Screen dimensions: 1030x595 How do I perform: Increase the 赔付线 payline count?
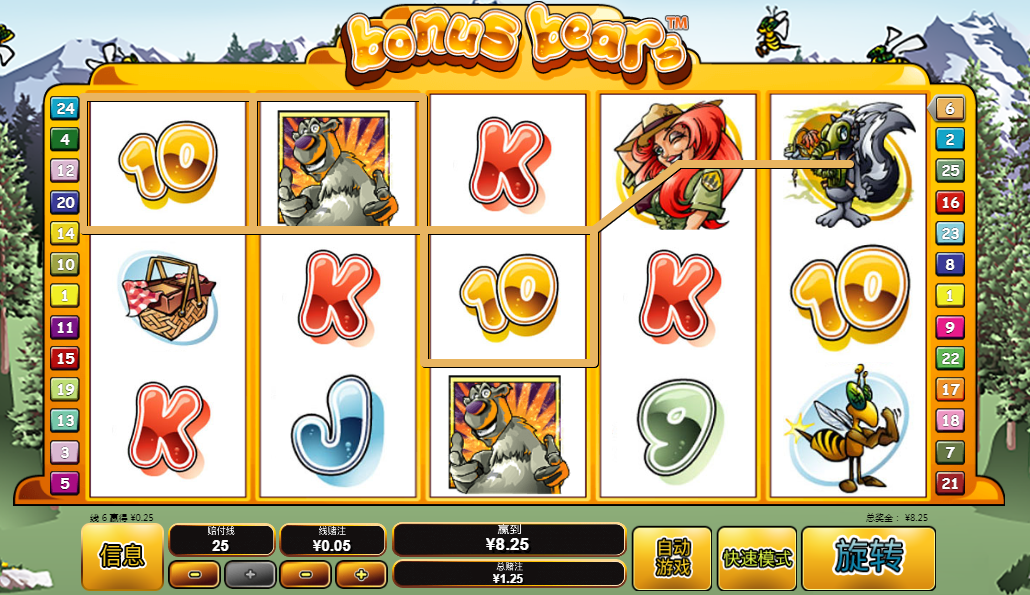pos(249,574)
